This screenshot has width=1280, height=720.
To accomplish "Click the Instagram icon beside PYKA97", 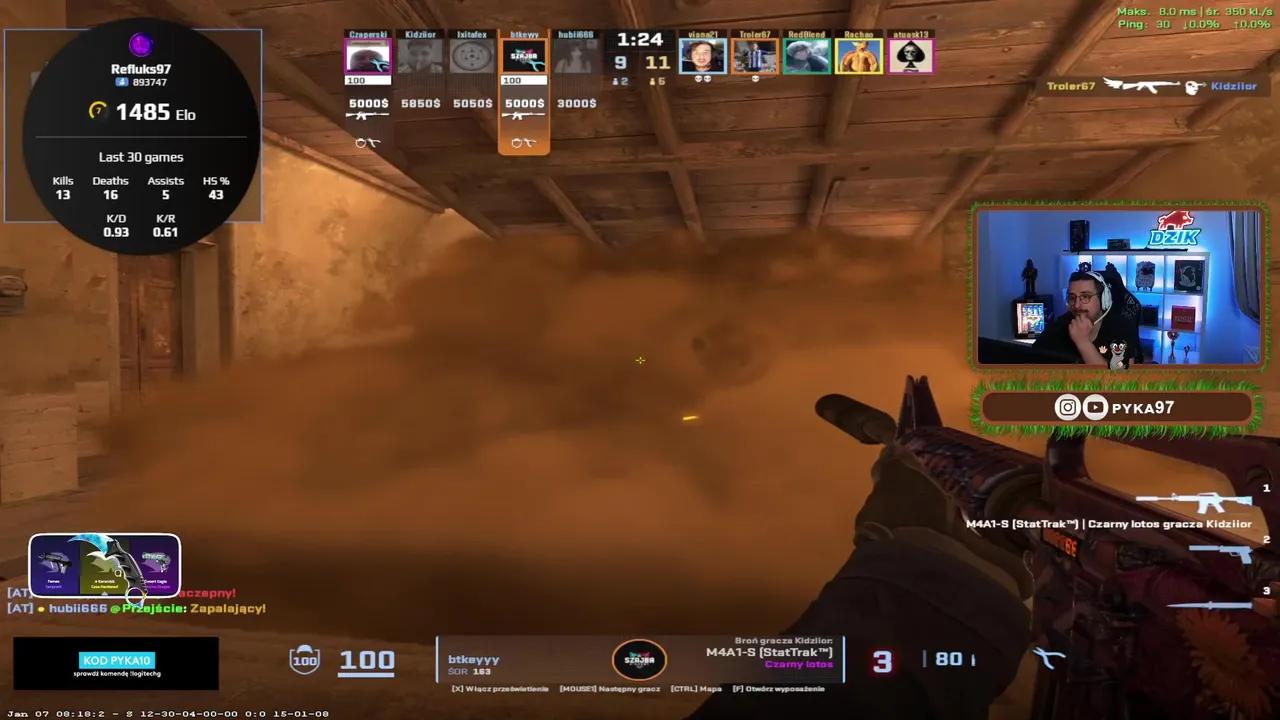I will pyautogui.click(x=1067, y=407).
